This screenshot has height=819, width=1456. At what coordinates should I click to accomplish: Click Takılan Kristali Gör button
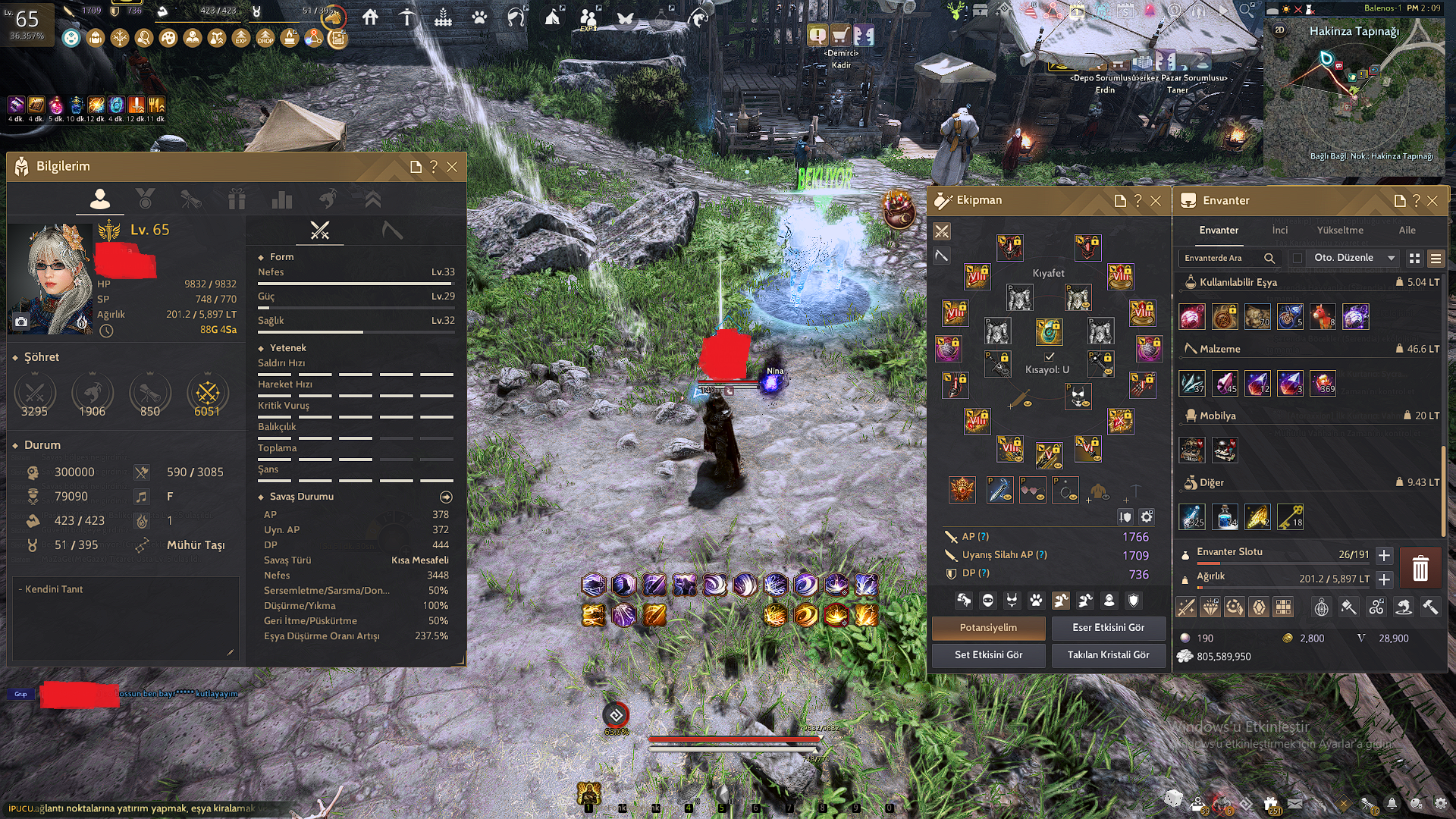(x=1109, y=655)
